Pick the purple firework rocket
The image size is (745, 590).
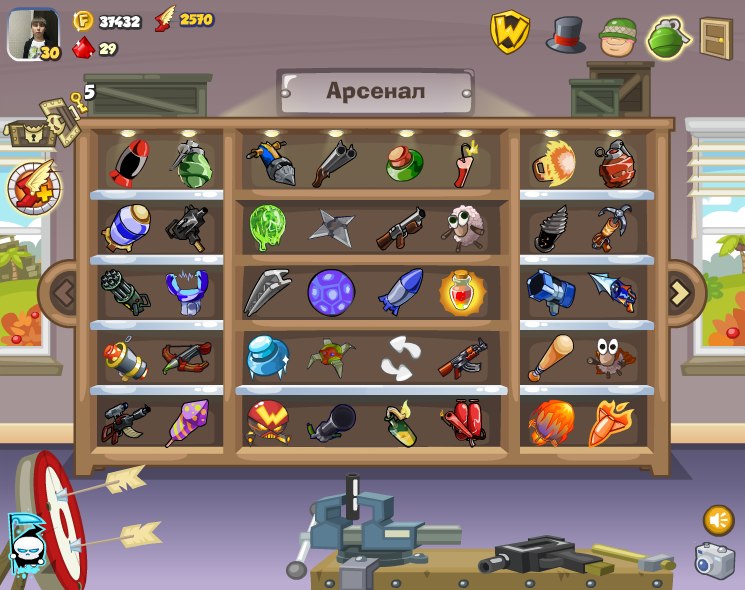click(x=187, y=422)
